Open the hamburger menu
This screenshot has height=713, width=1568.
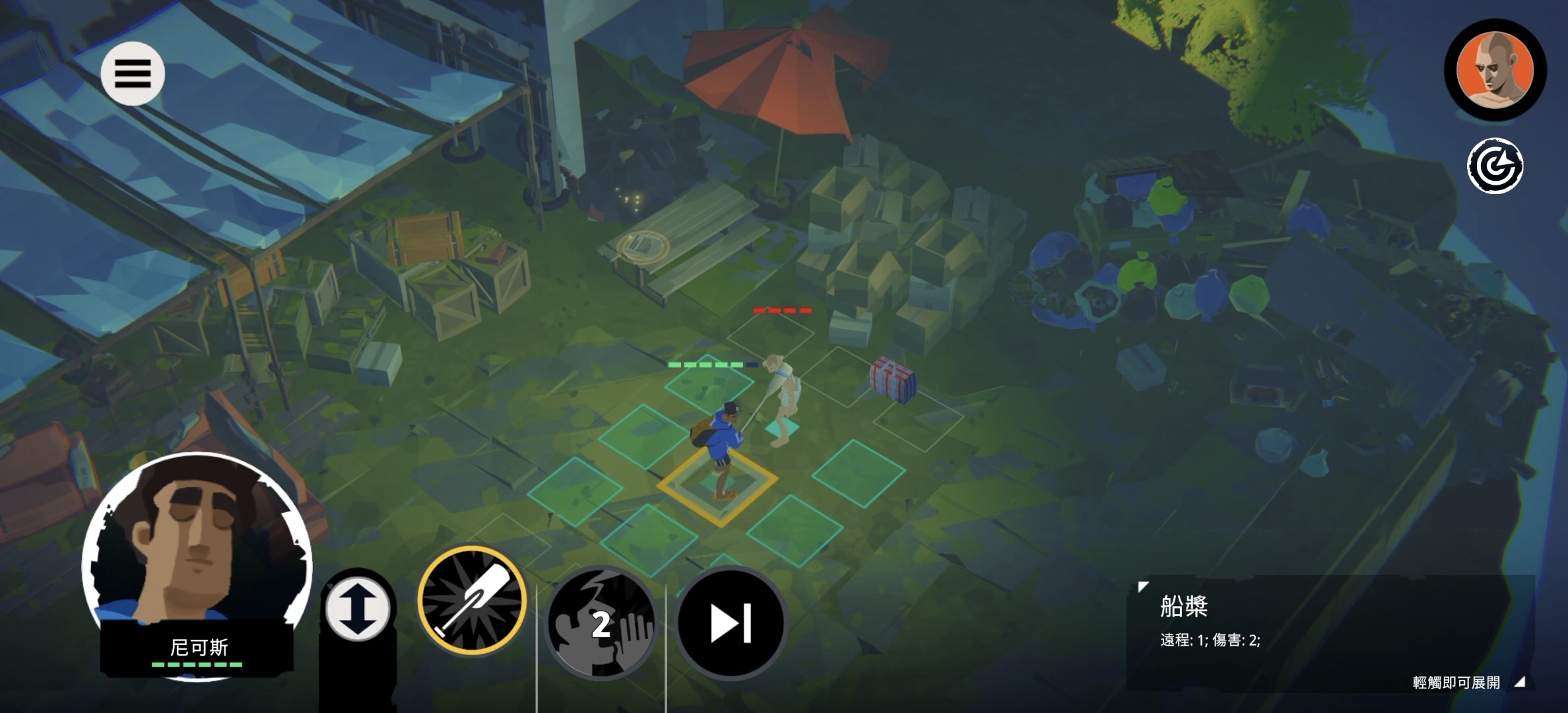click(133, 73)
